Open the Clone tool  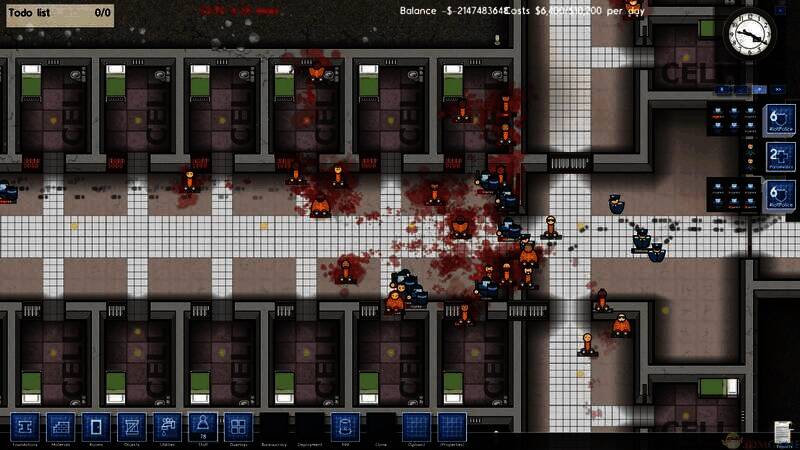379,429
